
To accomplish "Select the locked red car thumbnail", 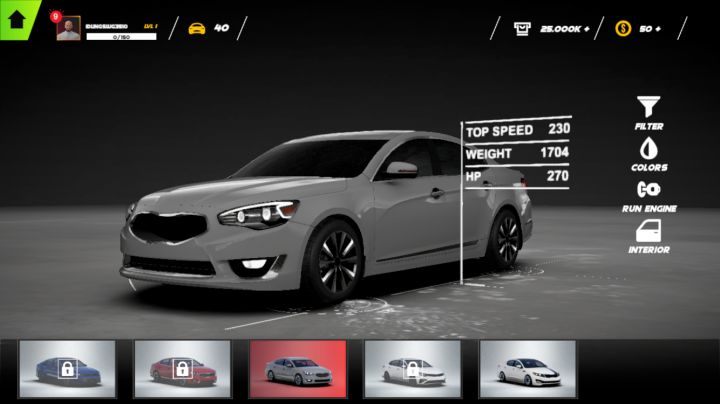I will tap(182, 369).
